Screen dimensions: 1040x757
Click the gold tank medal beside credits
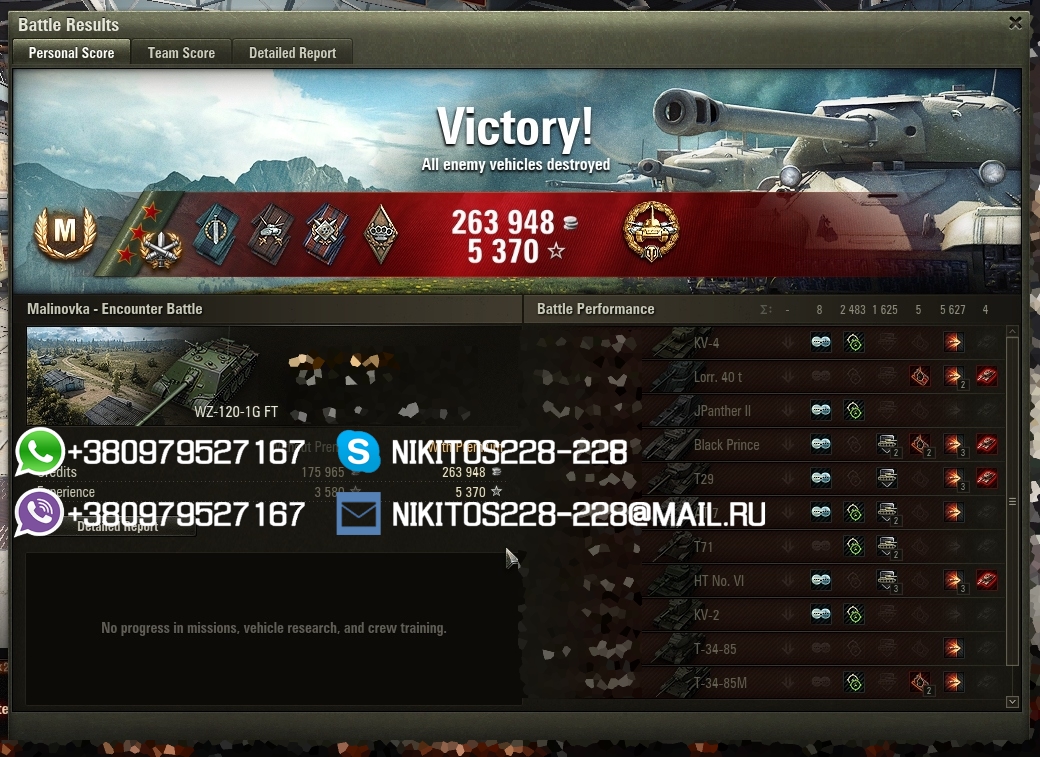click(x=651, y=233)
